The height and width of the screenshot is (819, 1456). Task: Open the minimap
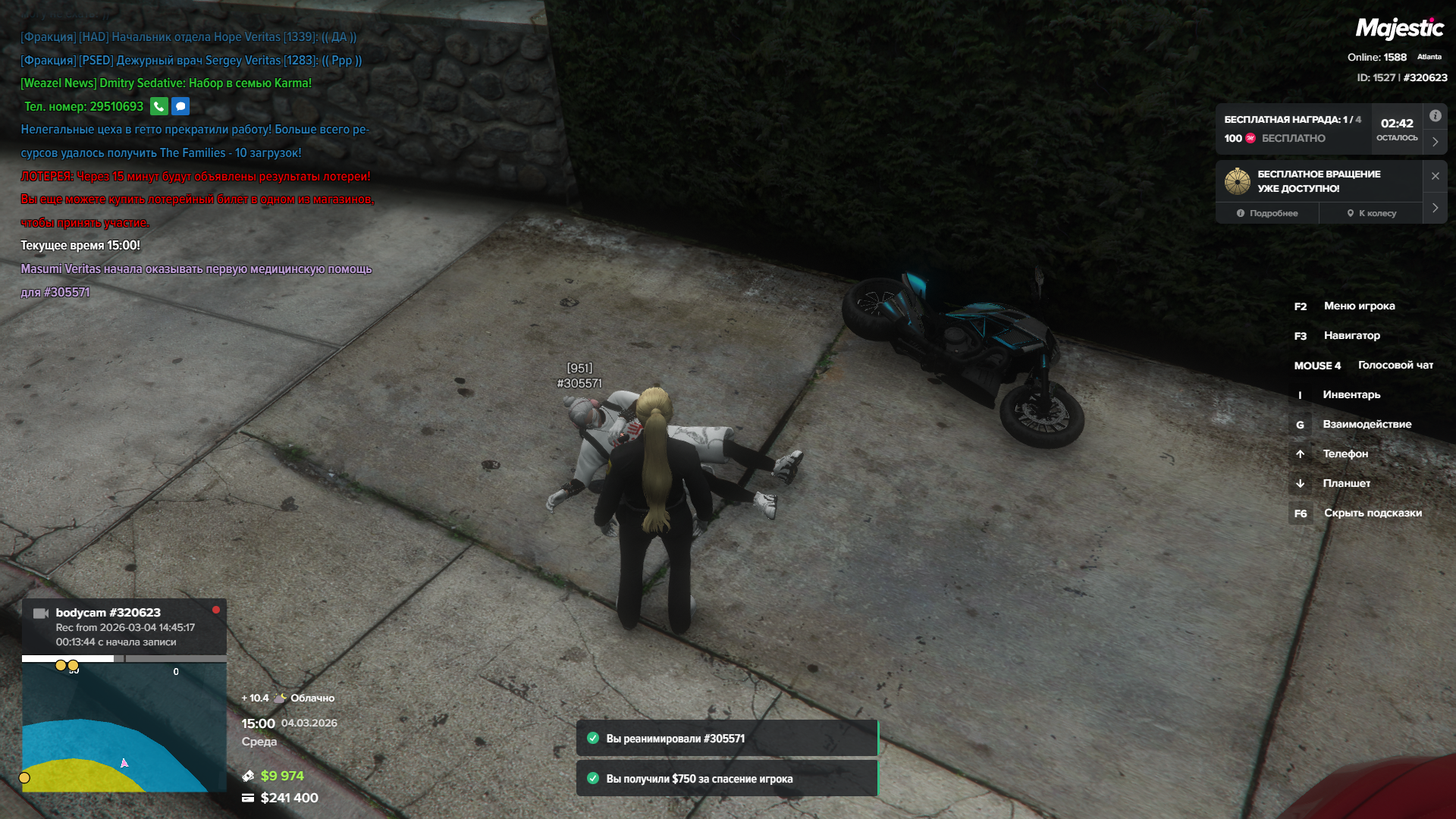tap(124, 728)
